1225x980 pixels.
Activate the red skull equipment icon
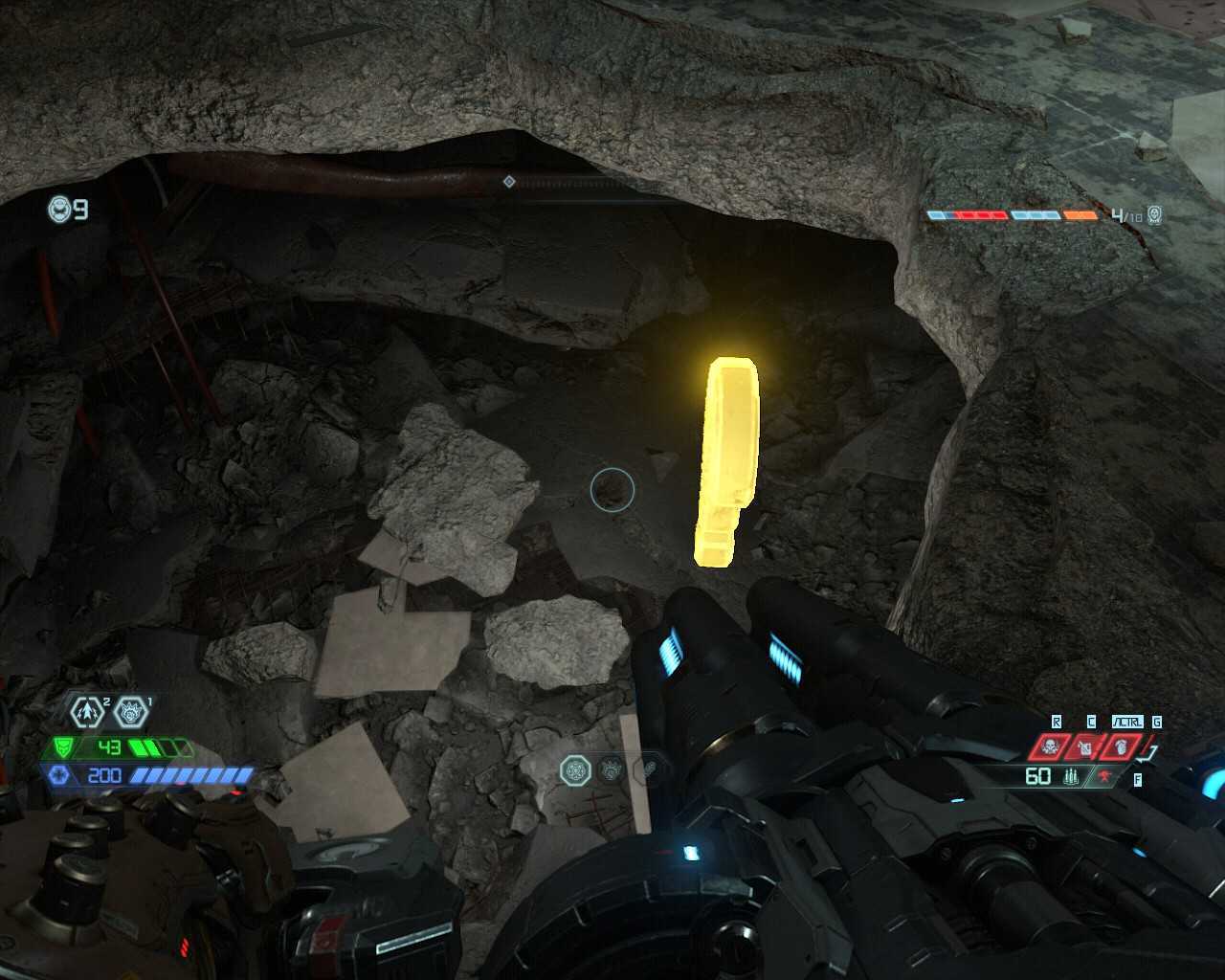coord(1048,746)
